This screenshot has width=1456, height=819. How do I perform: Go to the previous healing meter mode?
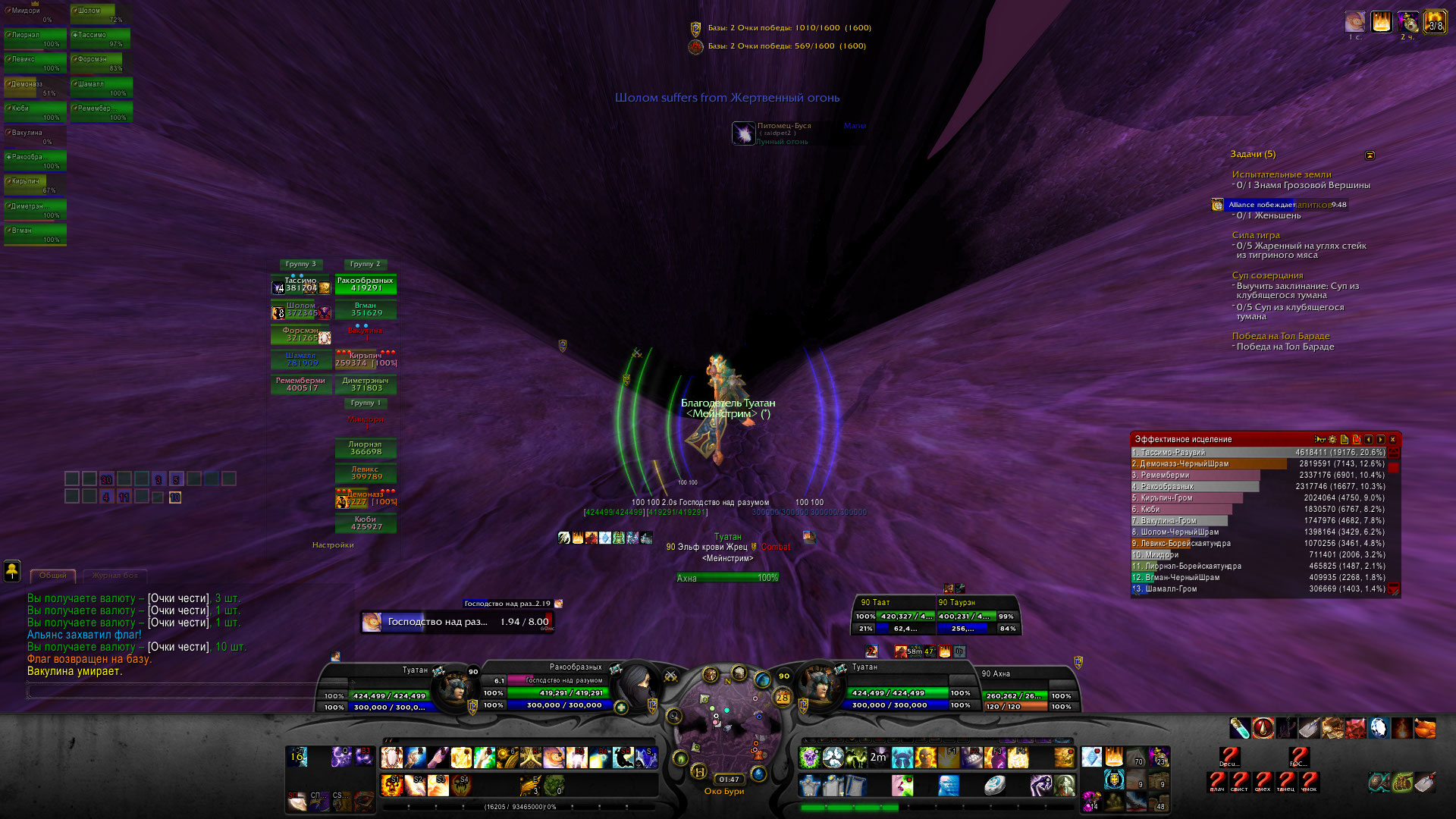point(1368,440)
